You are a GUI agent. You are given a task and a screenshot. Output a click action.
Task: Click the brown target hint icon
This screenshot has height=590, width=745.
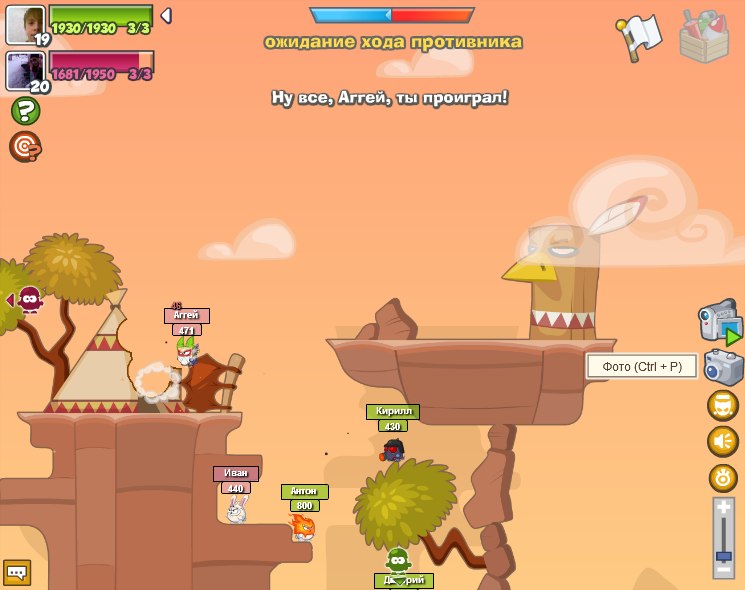[25, 147]
